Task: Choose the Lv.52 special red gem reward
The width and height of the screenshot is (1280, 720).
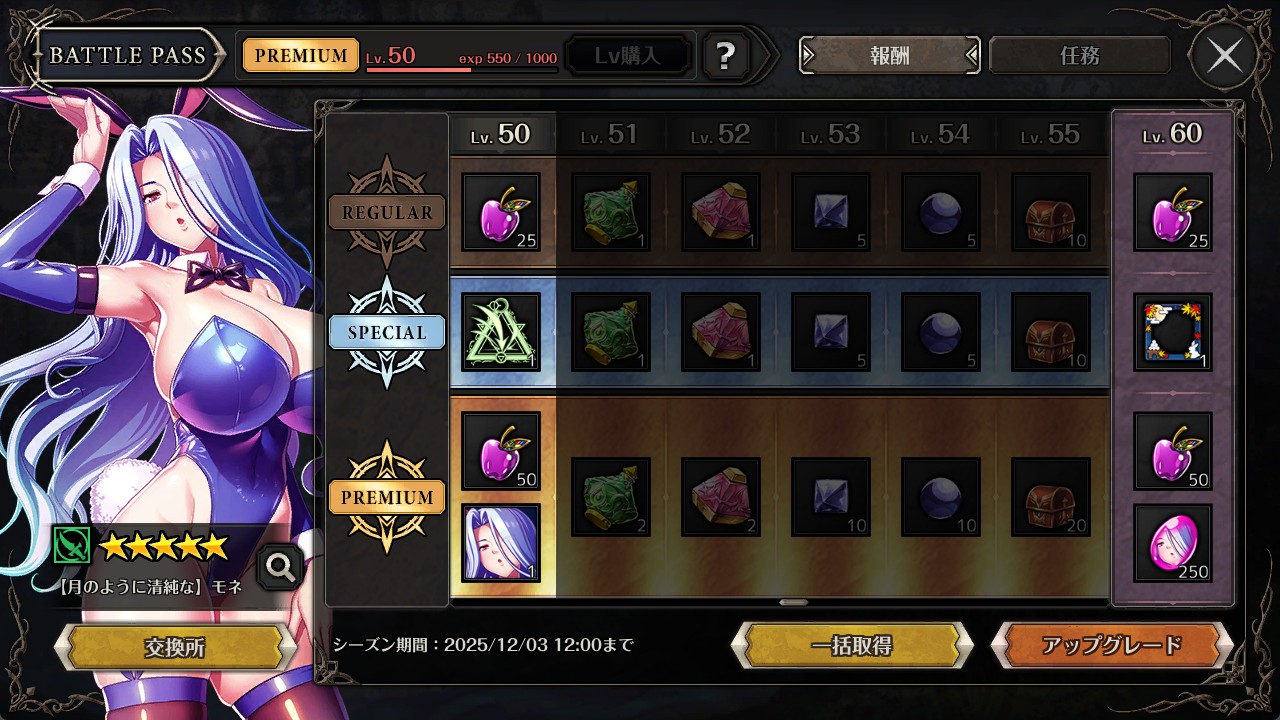Action: [721, 332]
